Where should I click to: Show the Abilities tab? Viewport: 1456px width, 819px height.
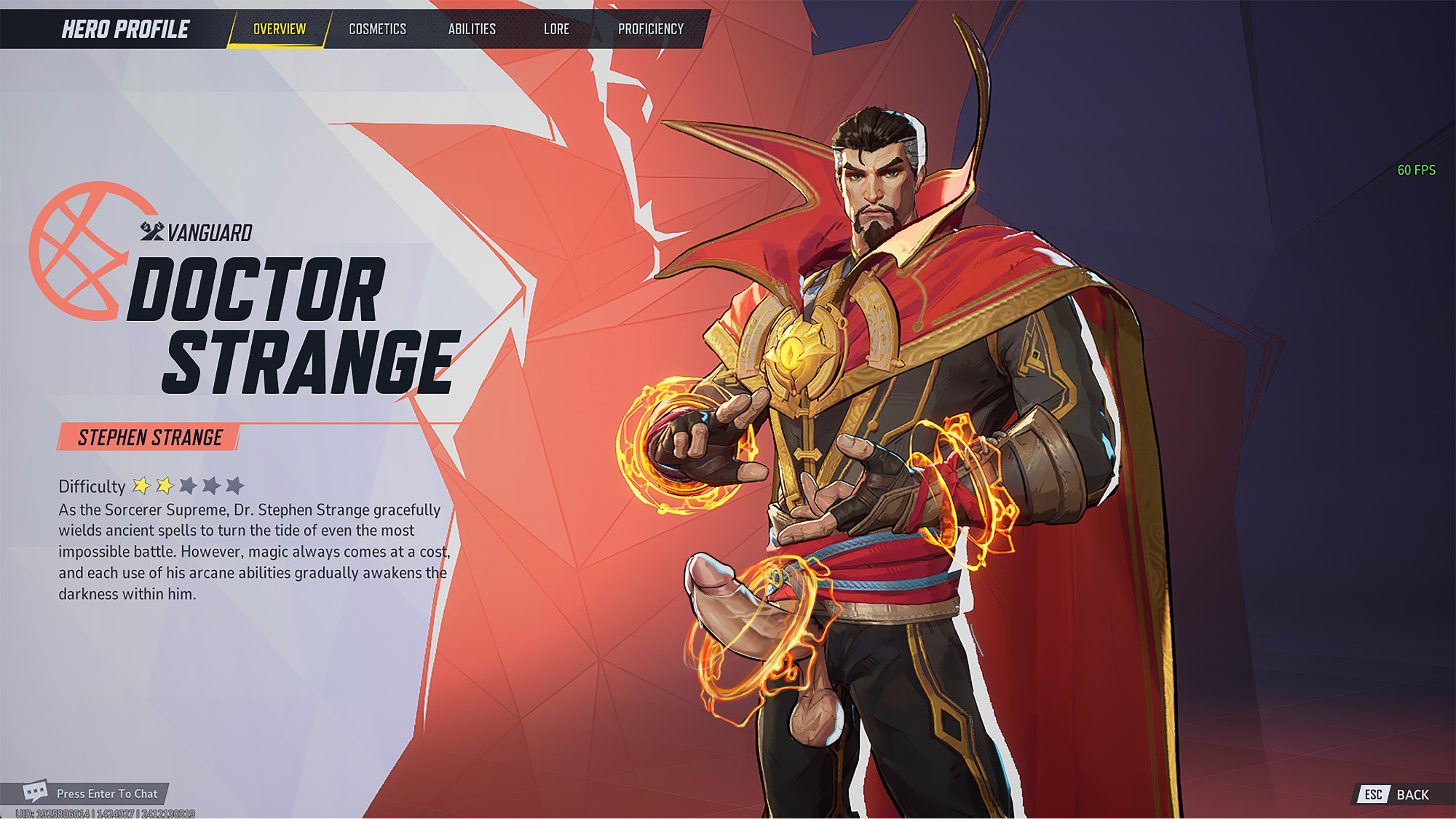coord(472,29)
